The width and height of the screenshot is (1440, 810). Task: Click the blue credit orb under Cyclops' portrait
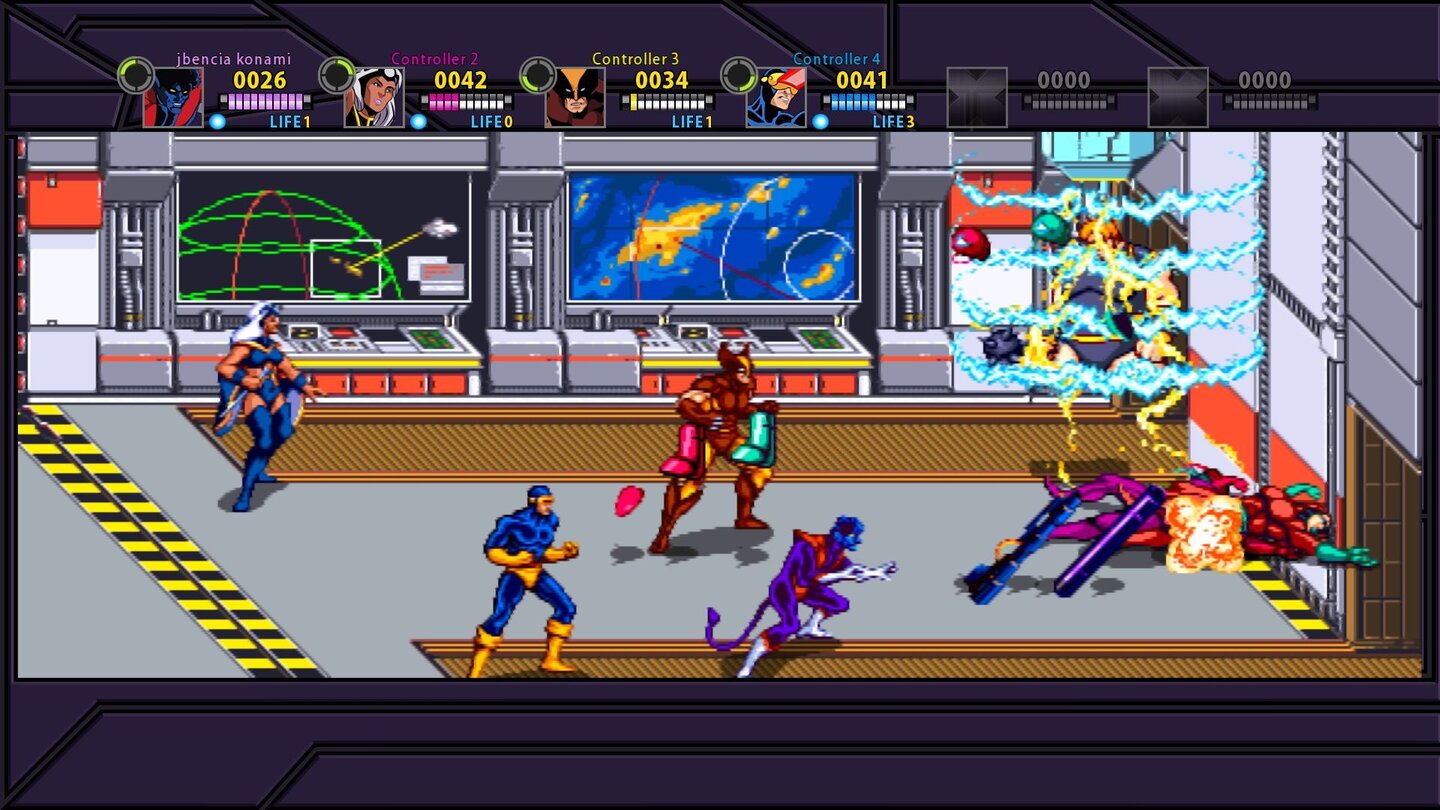click(822, 124)
